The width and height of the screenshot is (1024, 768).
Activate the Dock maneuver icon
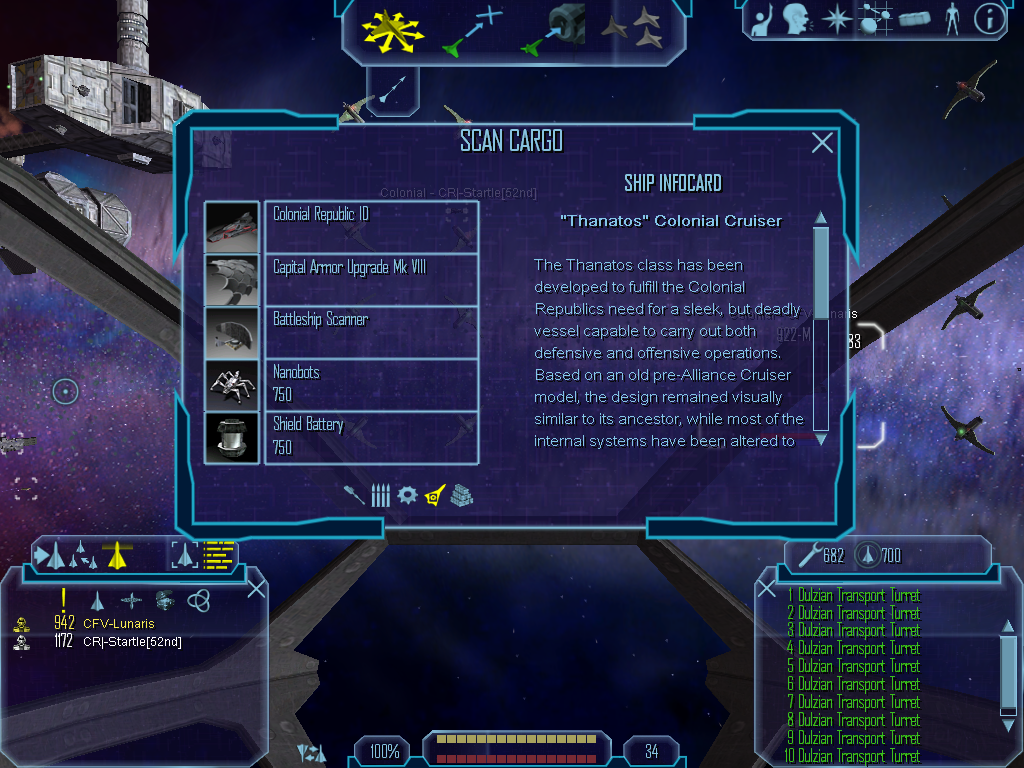pyautogui.click(x=555, y=30)
